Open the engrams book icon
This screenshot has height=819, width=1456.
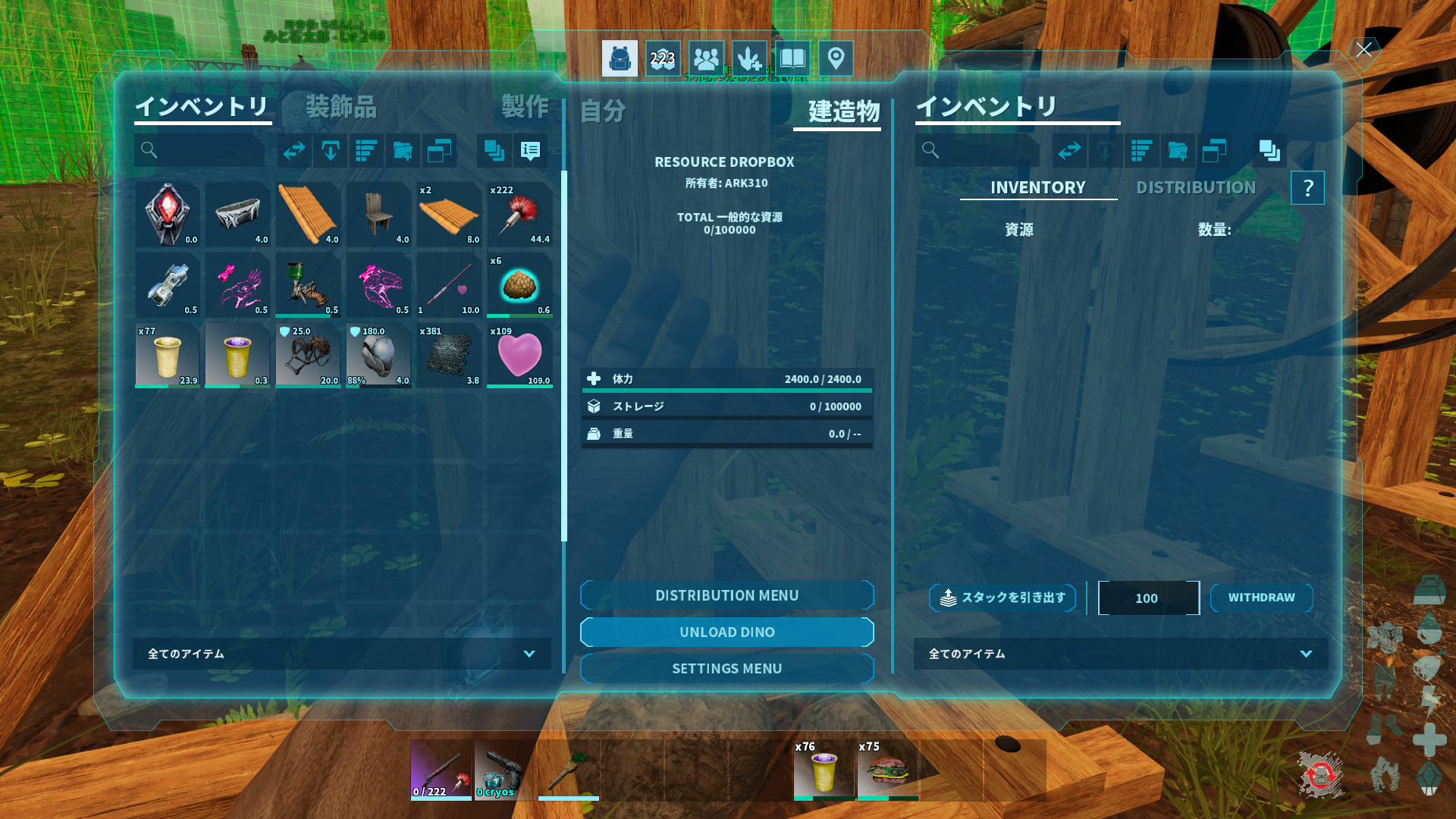(792, 58)
